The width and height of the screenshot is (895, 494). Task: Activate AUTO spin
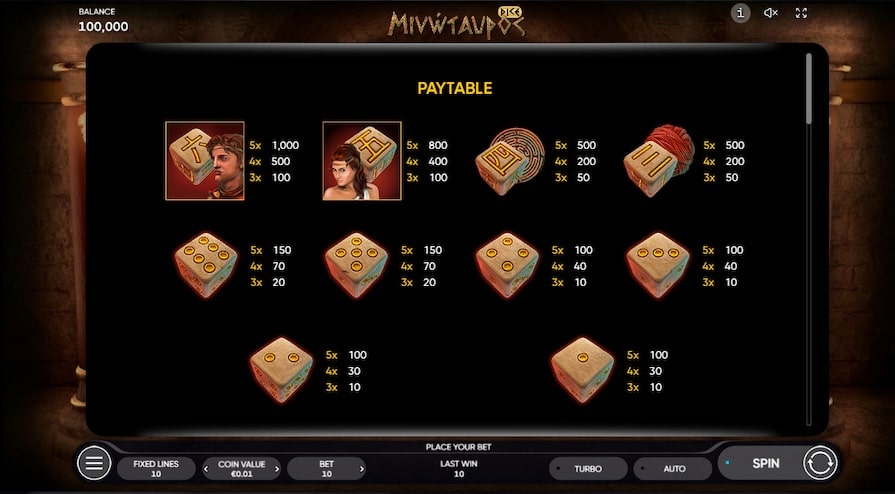pyautogui.click(x=674, y=468)
